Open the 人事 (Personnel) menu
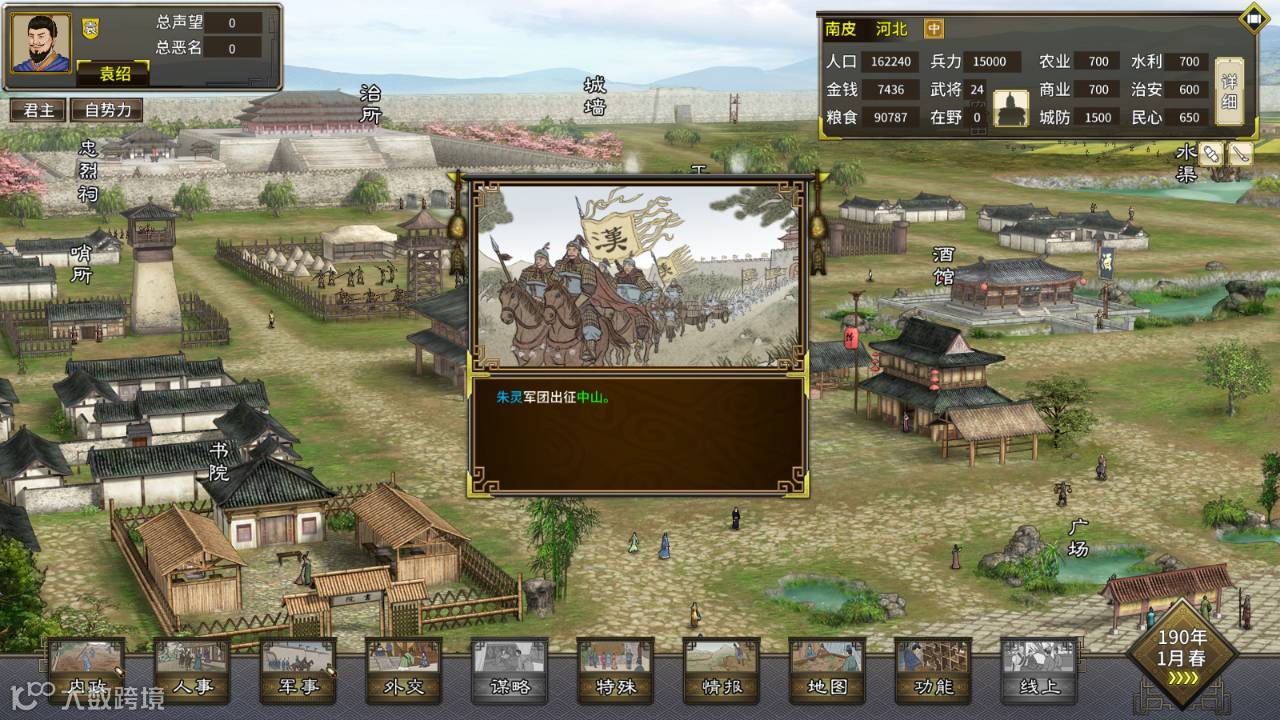 [192, 670]
